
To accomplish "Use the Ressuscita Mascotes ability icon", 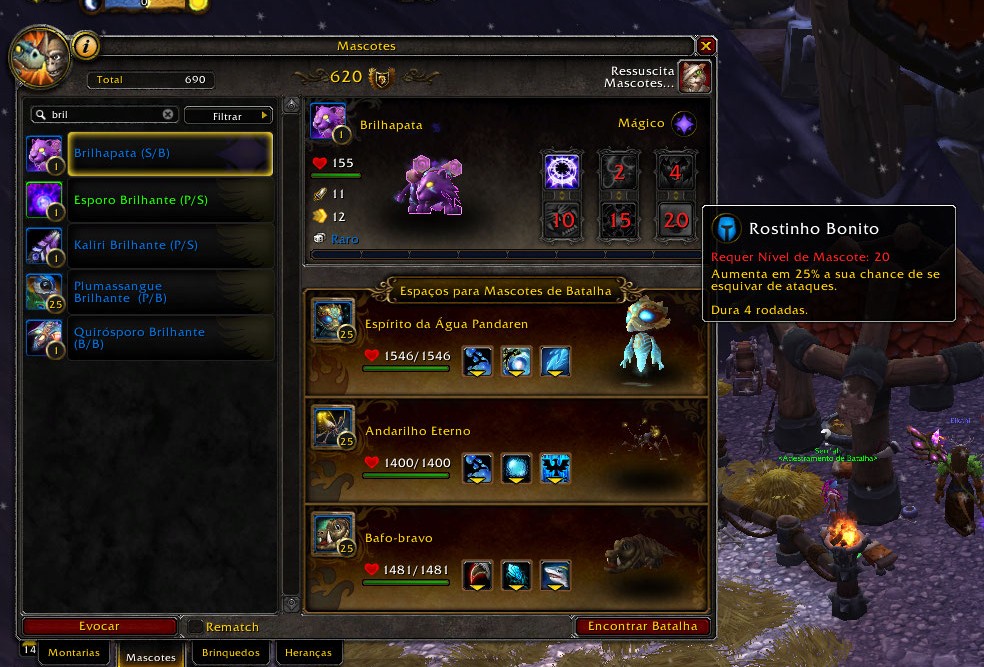I will [694, 77].
